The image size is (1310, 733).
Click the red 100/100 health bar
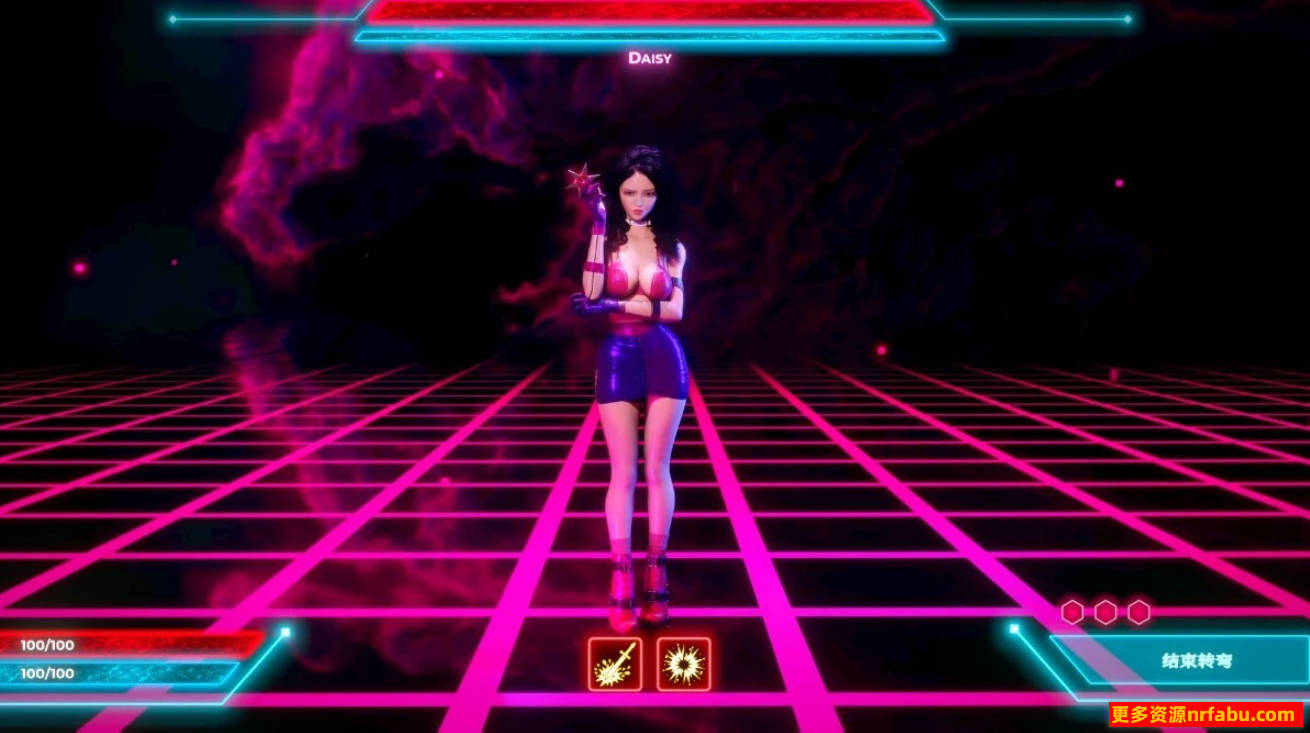pos(130,645)
